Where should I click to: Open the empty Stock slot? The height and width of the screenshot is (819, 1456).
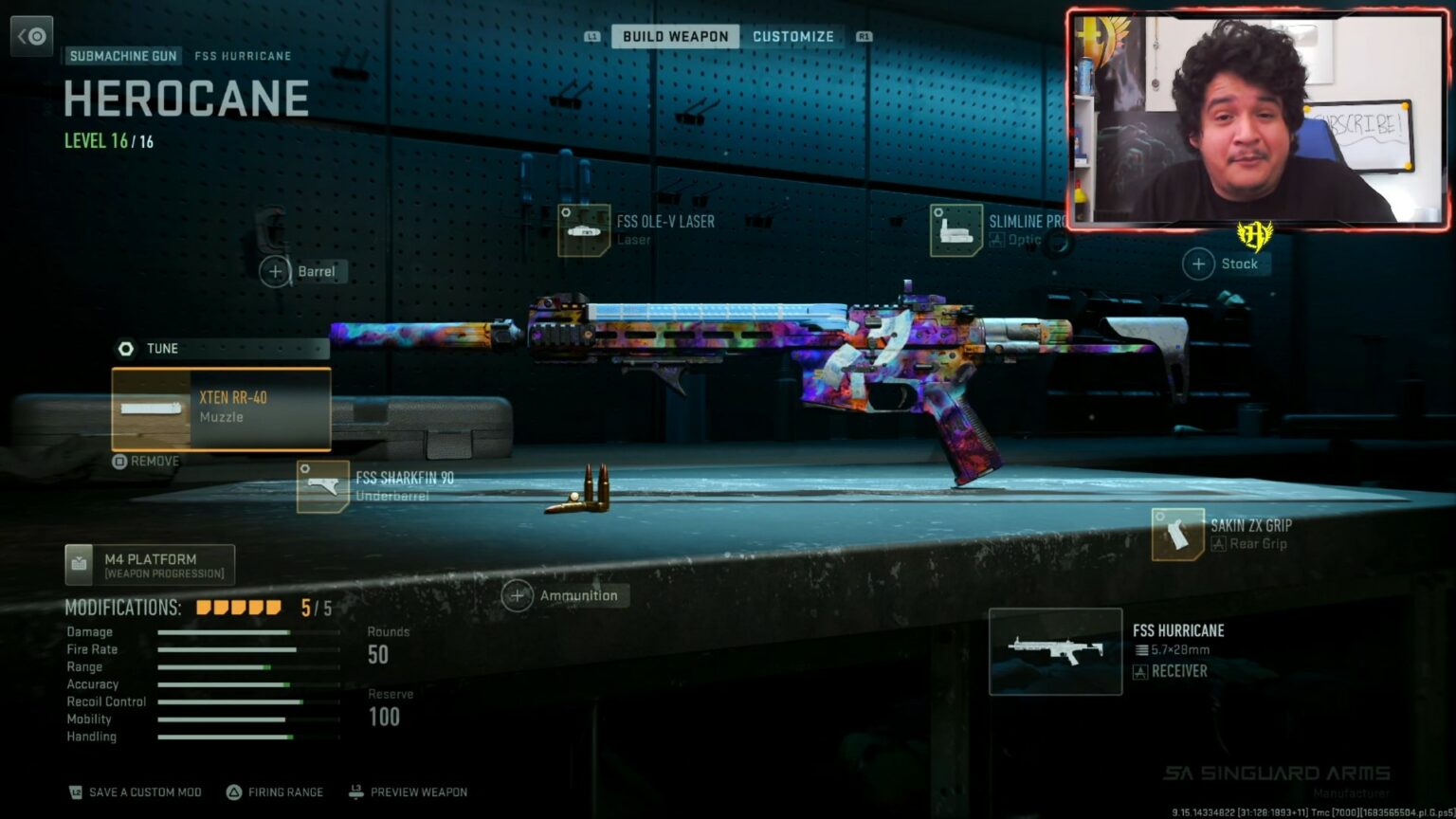tap(1226, 264)
